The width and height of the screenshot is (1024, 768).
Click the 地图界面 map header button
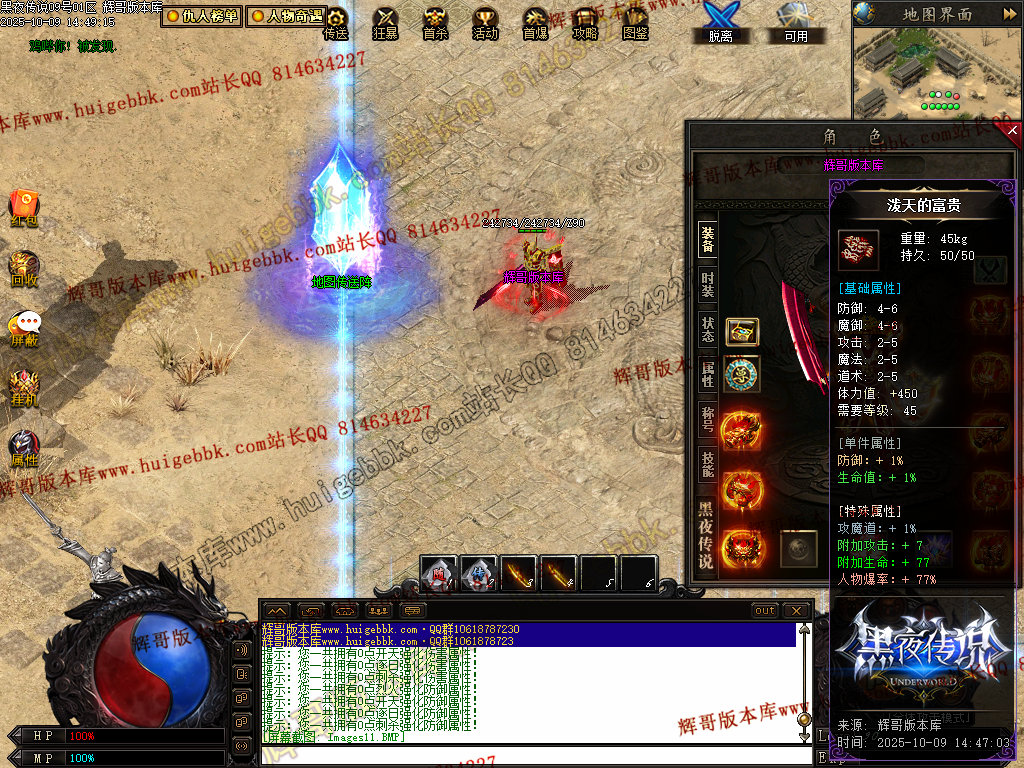[x=936, y=14]
